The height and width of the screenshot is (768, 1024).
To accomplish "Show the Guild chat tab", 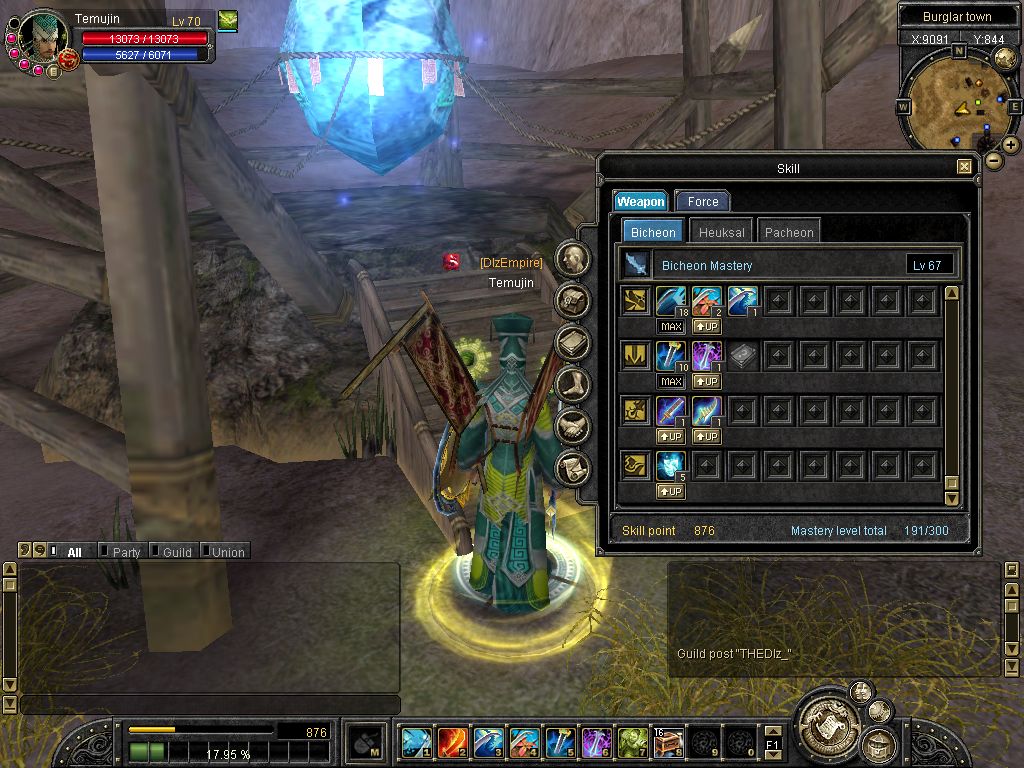I will [177, 552].
